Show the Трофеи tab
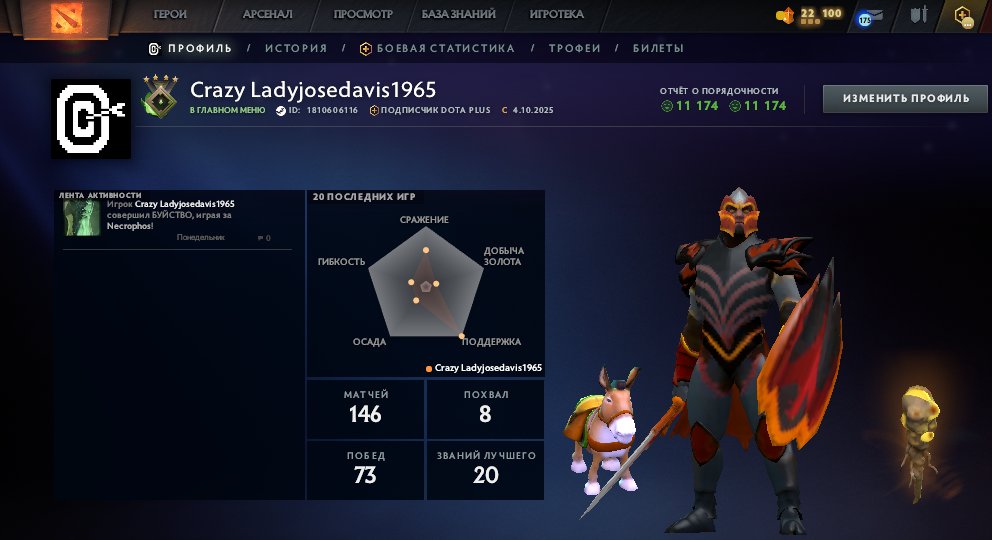Viewport: 992px width, 540px height. click(x=574, y=48)
